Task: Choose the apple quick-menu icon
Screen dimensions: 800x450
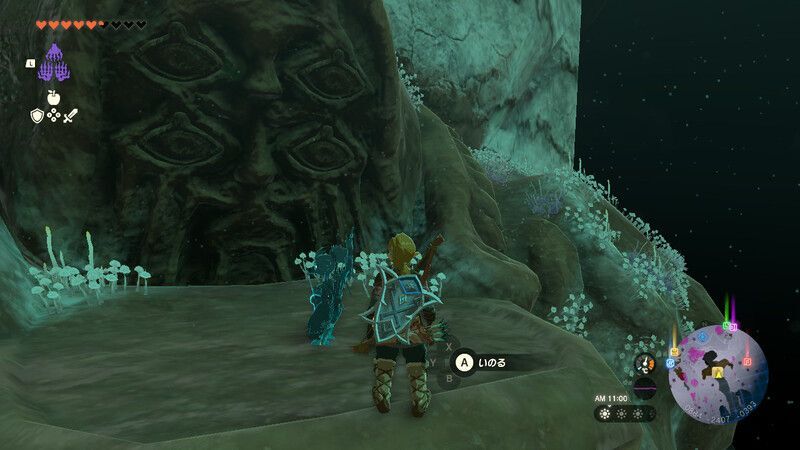Action: tap(52, 99)
